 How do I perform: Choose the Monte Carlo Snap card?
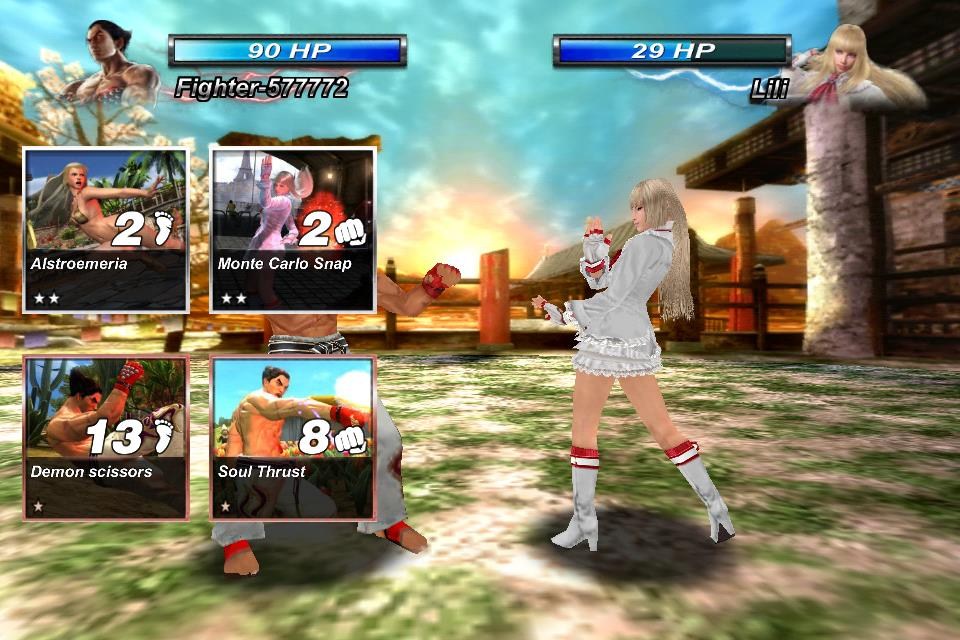[292, 230]
